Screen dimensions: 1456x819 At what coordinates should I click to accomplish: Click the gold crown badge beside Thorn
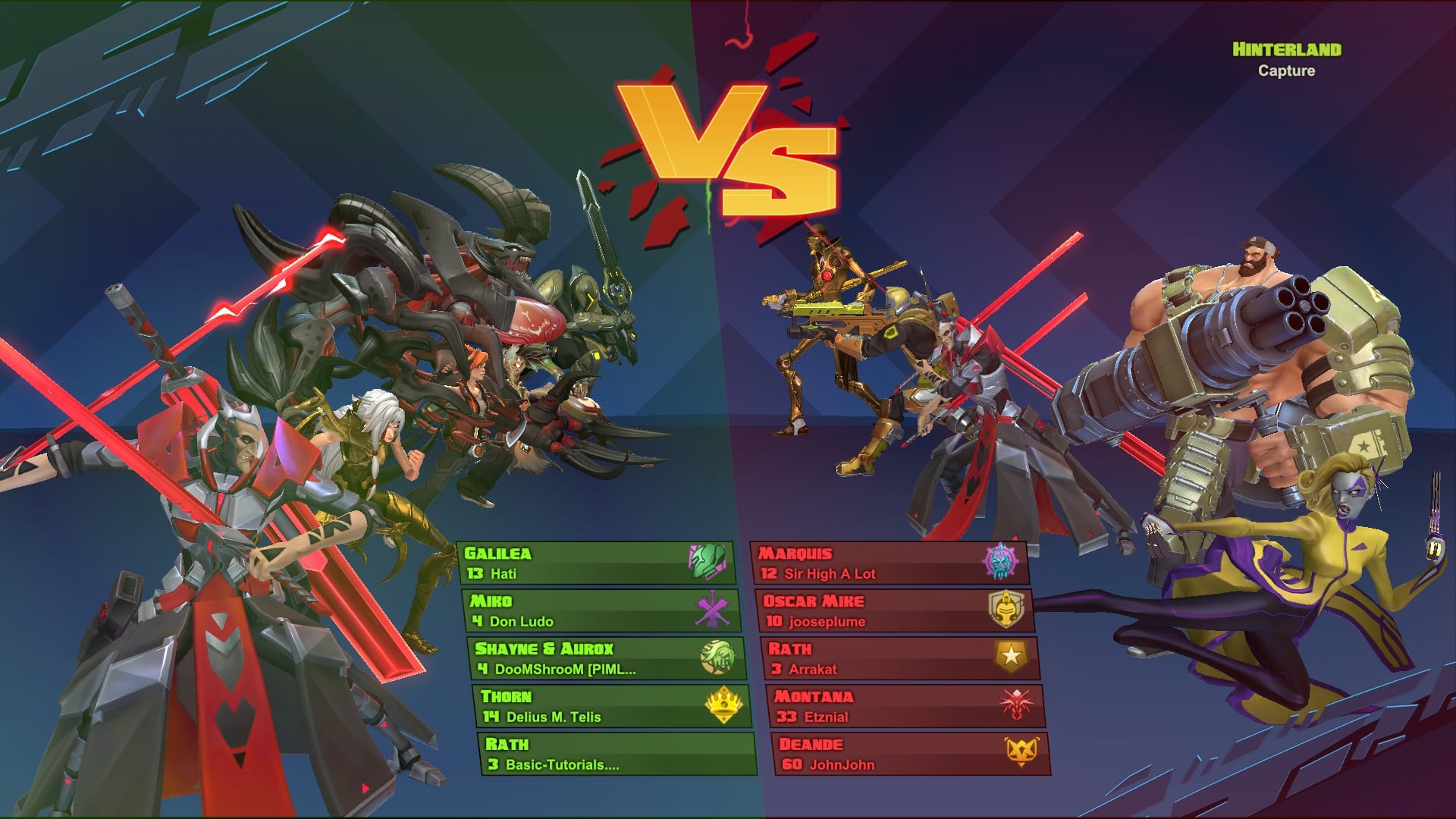(x=724, y=705)
